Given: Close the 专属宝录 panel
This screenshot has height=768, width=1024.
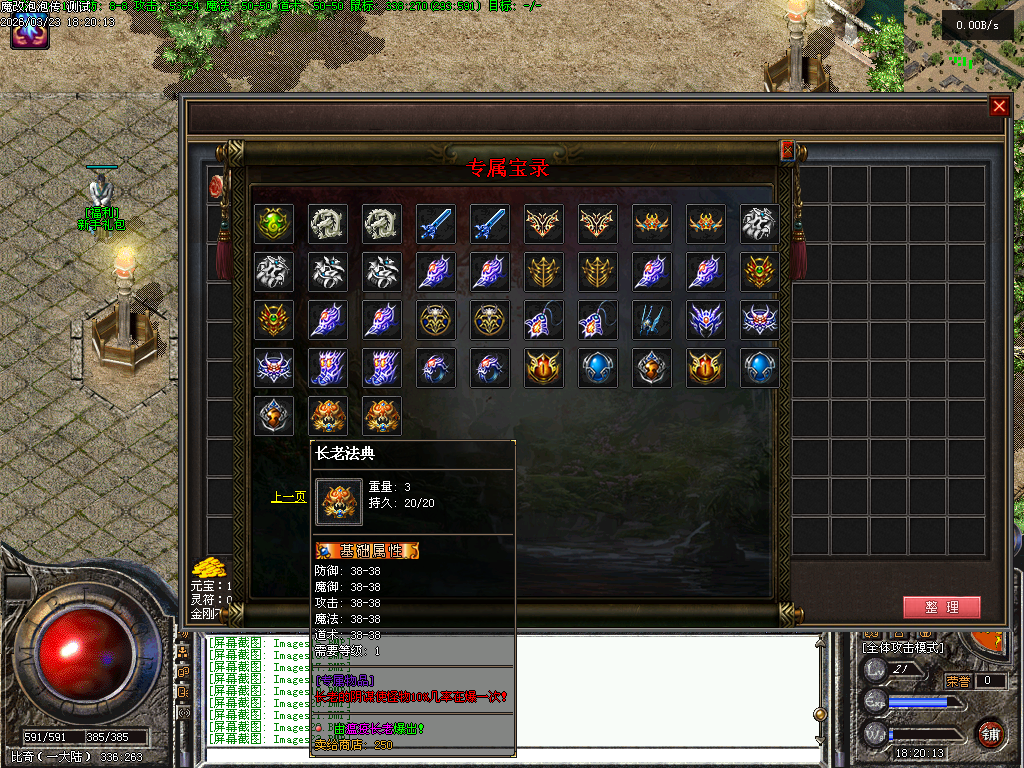Looking at the screenshot, I should (x=787, y=150).
